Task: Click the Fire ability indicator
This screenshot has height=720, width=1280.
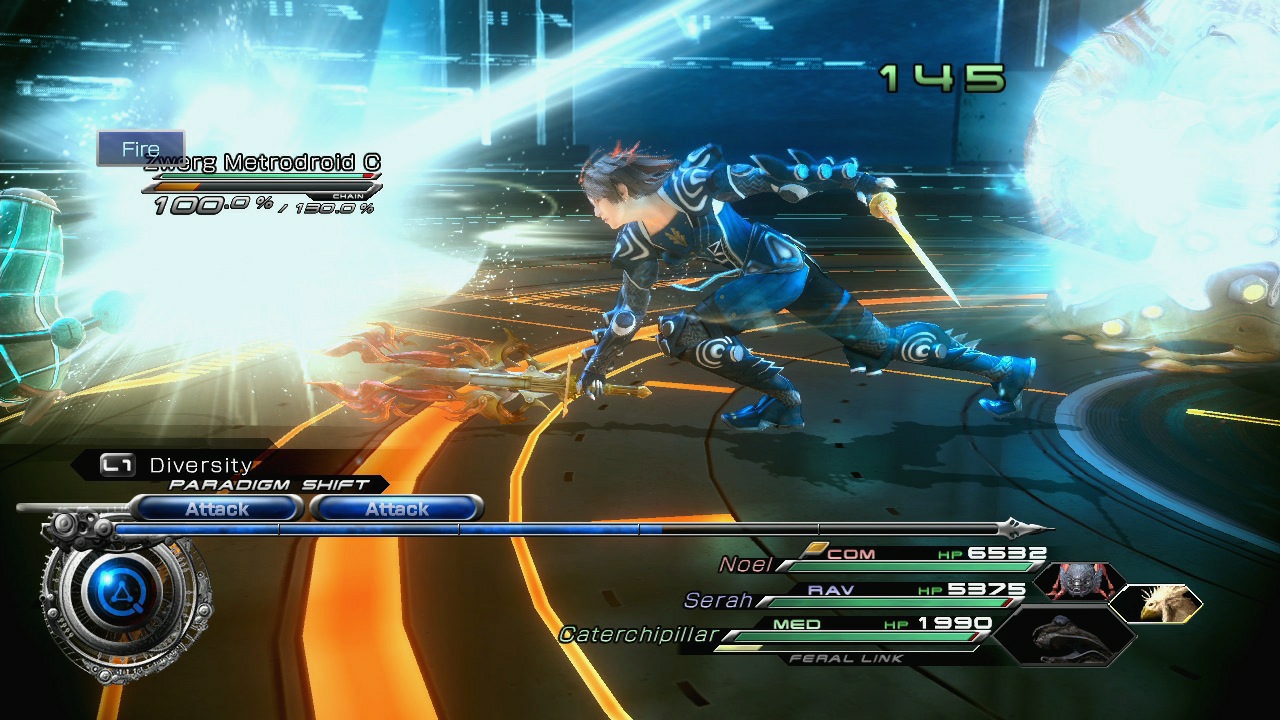Action: [x=140, y=148]
